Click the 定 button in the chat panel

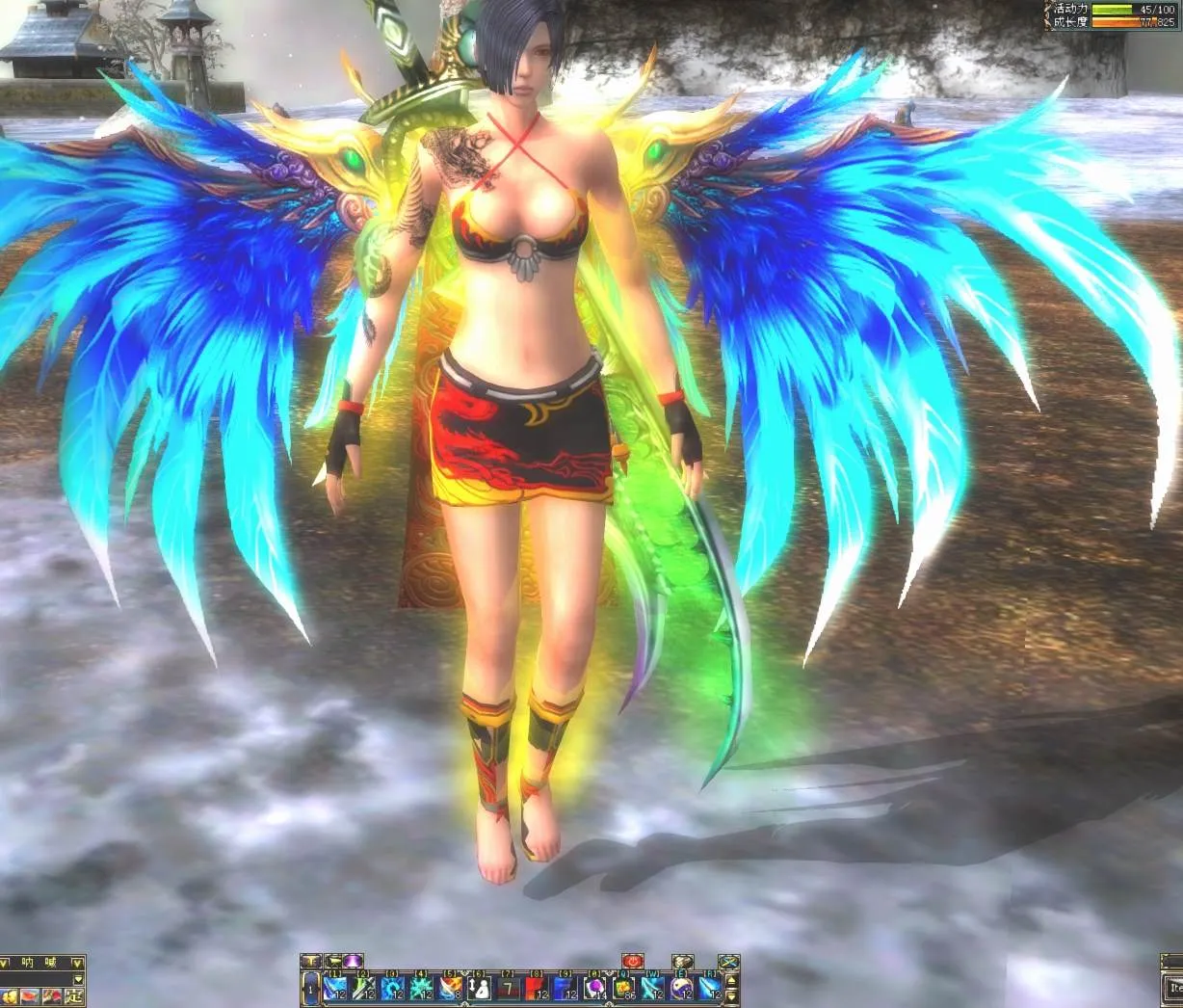coord(74,996)
